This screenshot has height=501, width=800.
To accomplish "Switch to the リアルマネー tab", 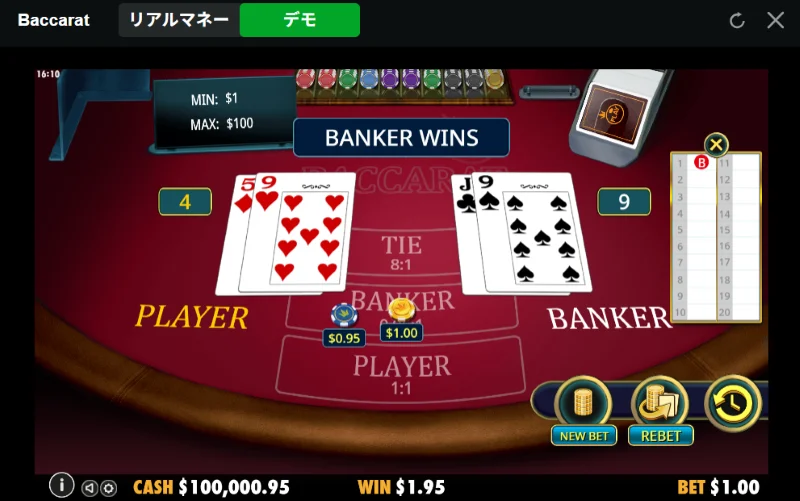I will click(x=180, y=20).
